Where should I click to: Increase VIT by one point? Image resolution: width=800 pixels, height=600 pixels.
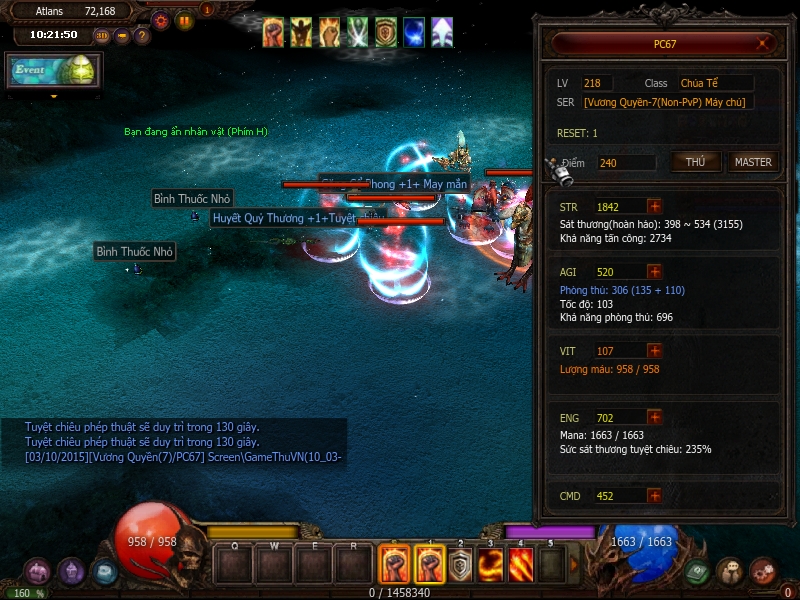[x=654, y=351]
